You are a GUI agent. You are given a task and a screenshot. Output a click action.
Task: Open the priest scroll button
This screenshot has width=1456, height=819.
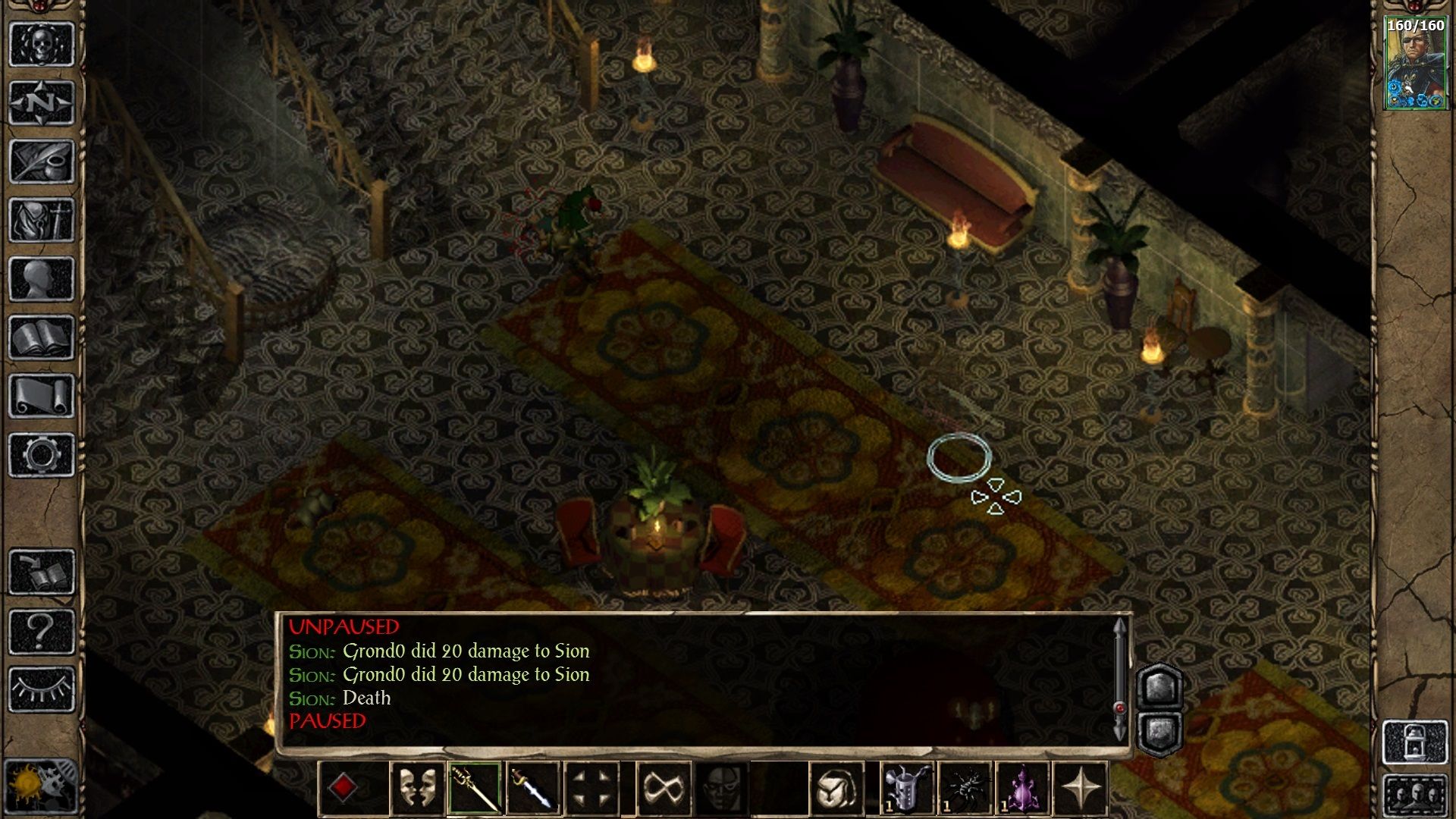[42, 397]
